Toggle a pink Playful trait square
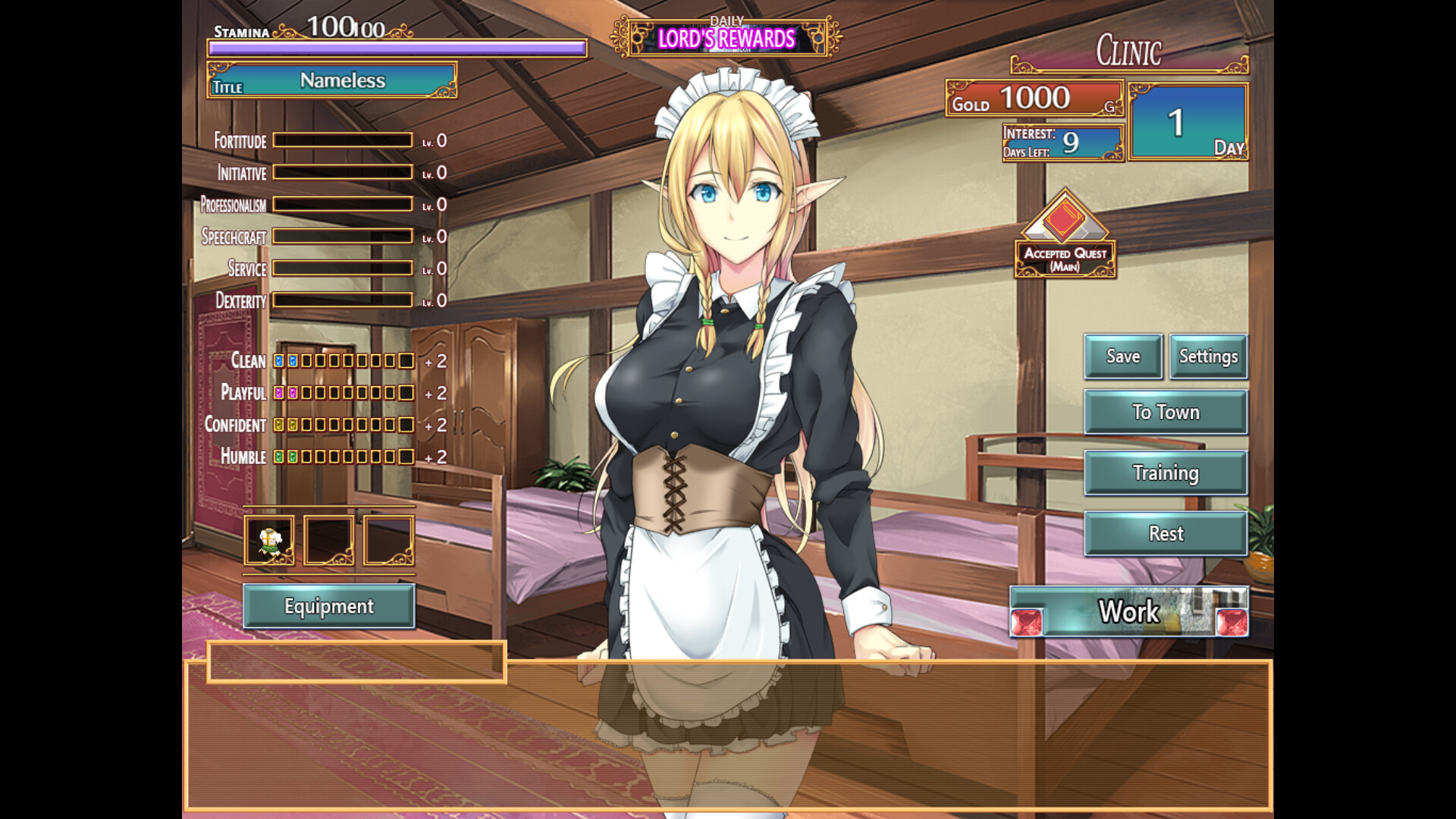Viewport: 1456px width, 819px height. coord(280,394)
